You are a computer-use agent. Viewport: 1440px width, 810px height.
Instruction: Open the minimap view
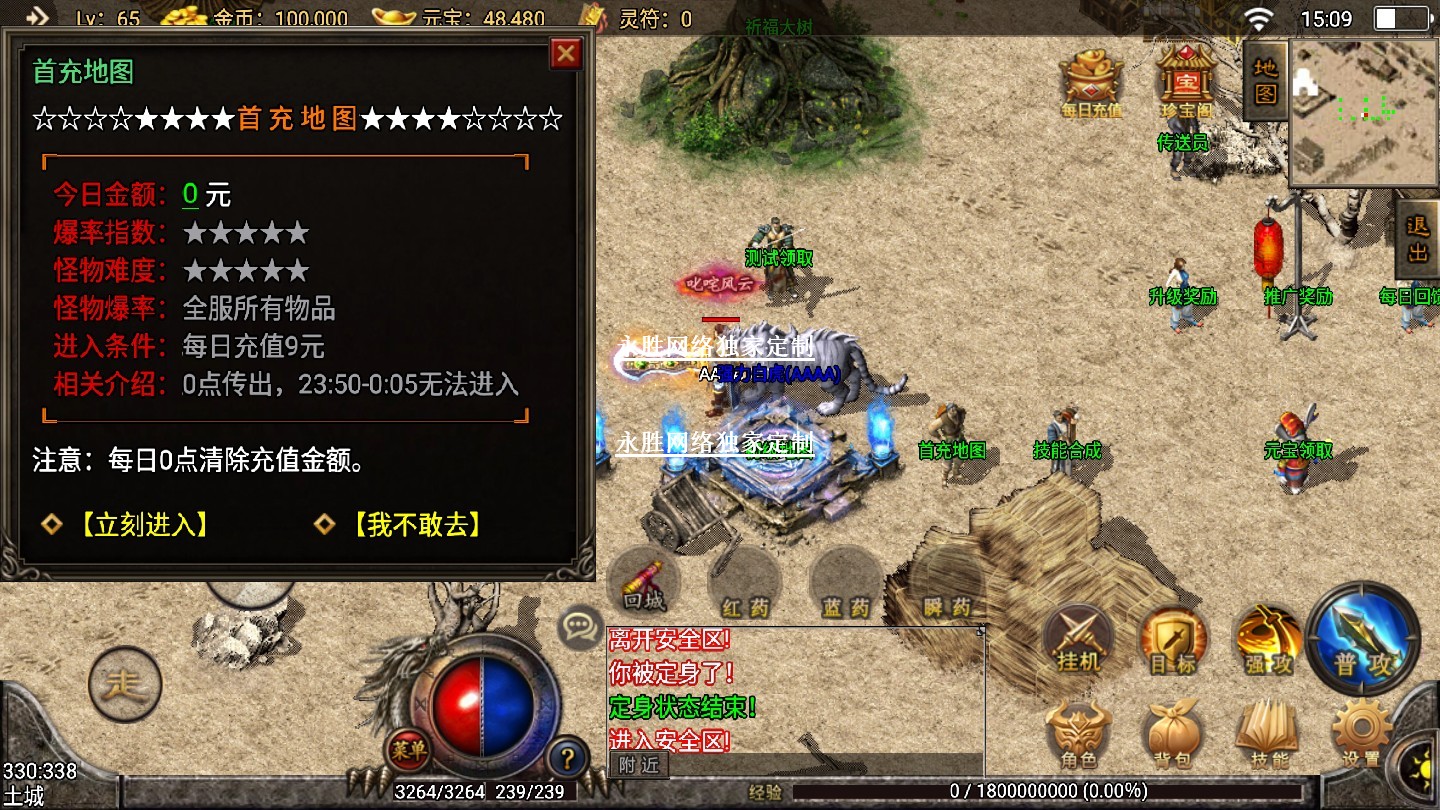tap(1363, 112)
